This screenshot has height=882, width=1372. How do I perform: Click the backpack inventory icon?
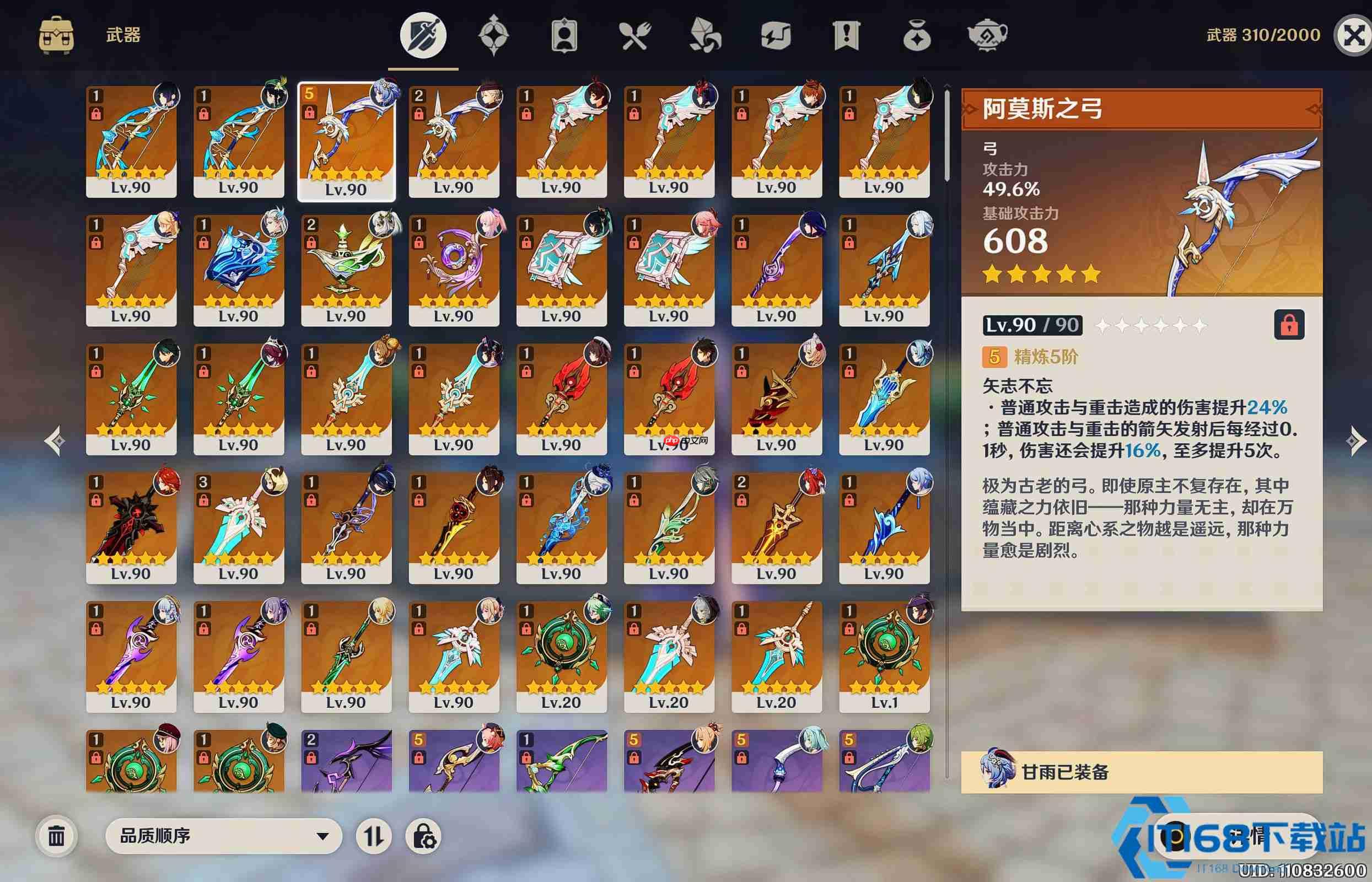(x=57, y=34)
